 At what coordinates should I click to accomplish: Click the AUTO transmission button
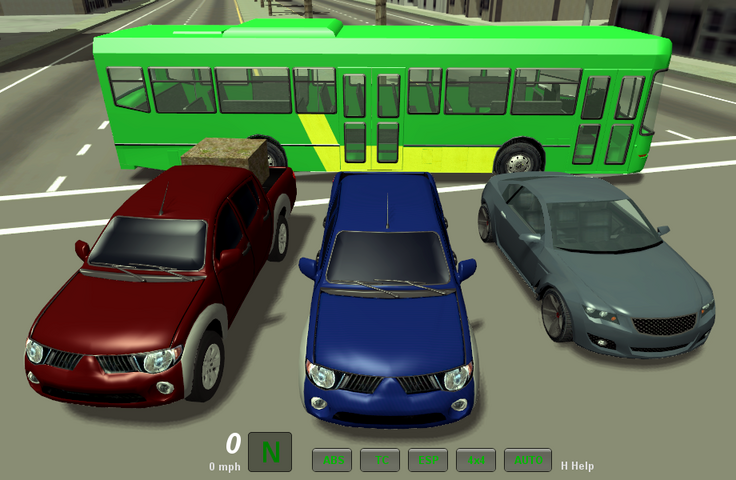[x=528, y=460]
